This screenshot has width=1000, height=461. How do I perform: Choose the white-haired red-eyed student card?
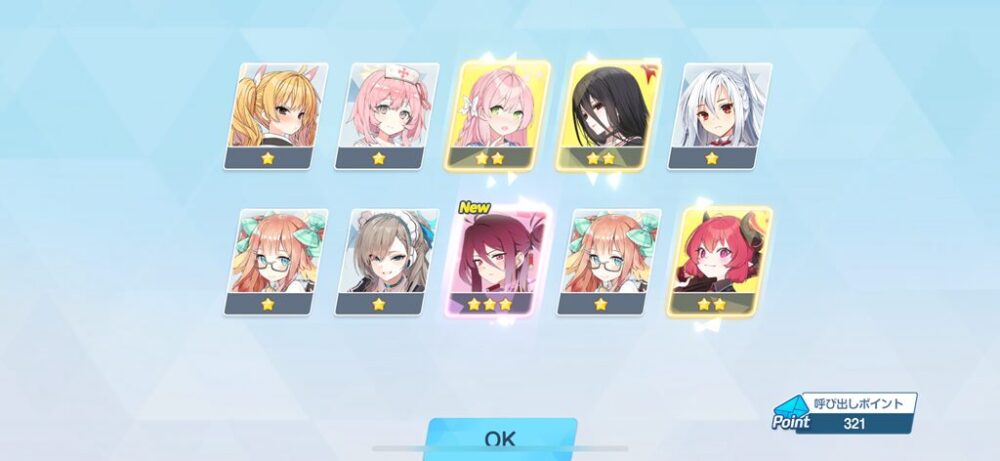(722, 115)
